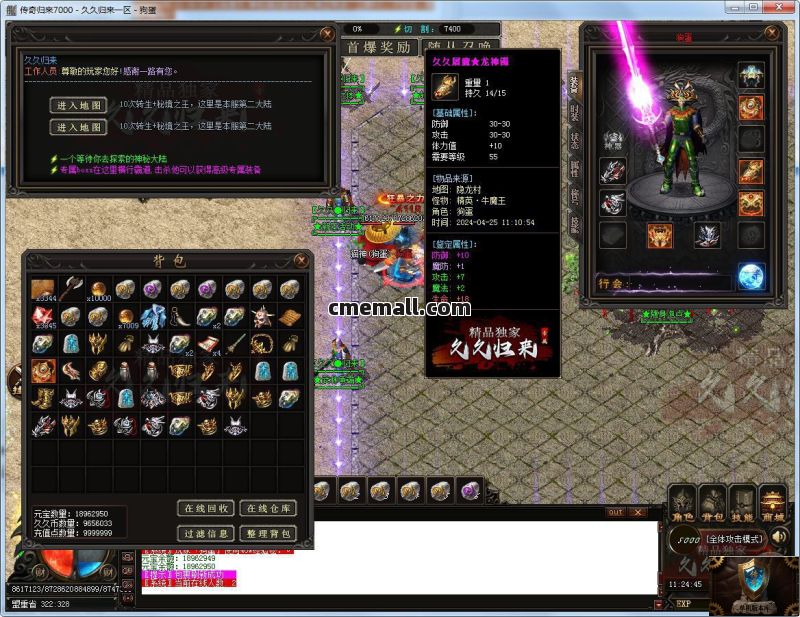Image resolution: width=800 pixels, height=617 pixels.
Task: Sort bag with 整理背包 button
Action: [x=267, y=533]
